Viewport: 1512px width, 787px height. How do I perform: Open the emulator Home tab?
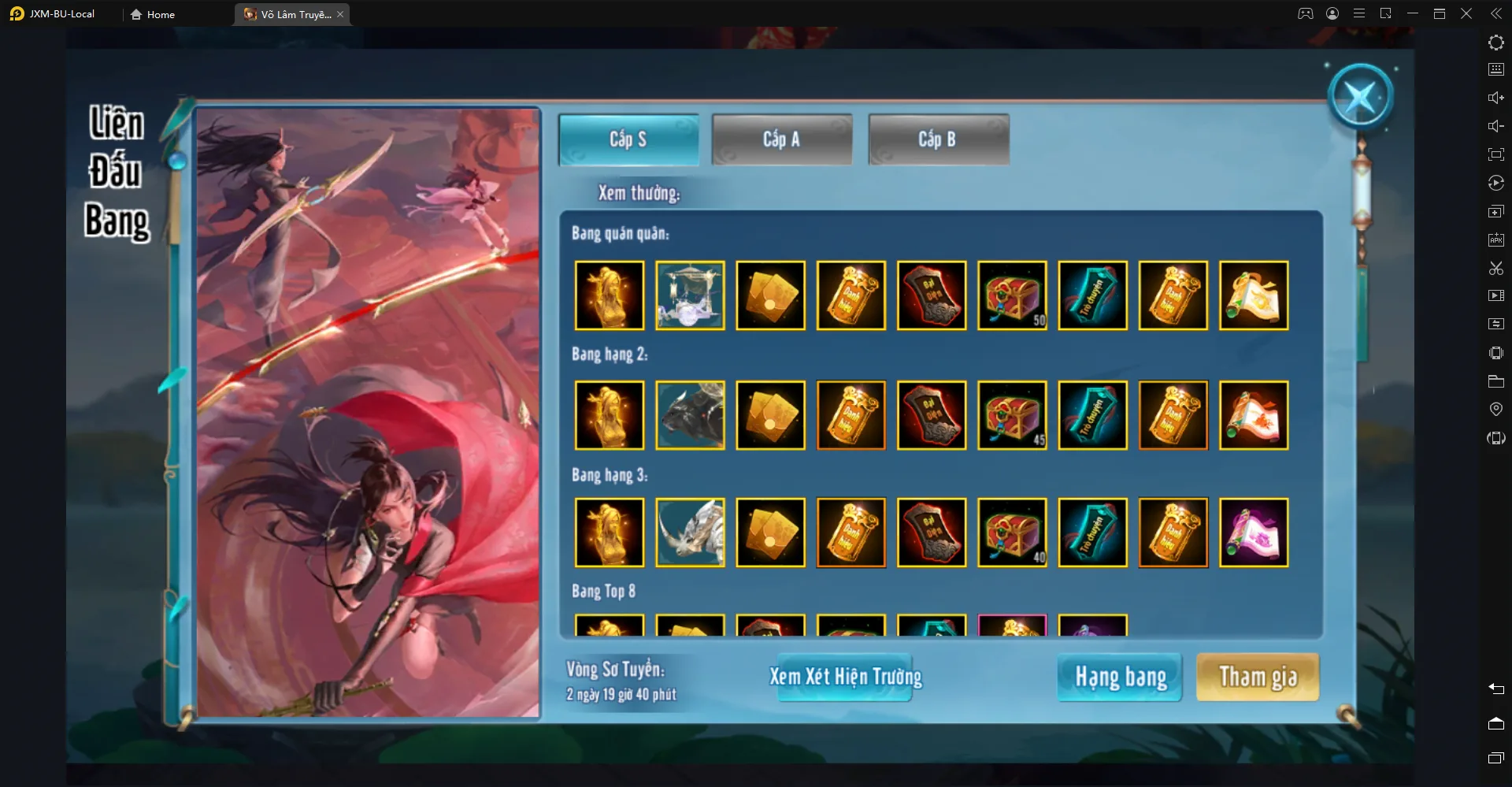[153, 14]
